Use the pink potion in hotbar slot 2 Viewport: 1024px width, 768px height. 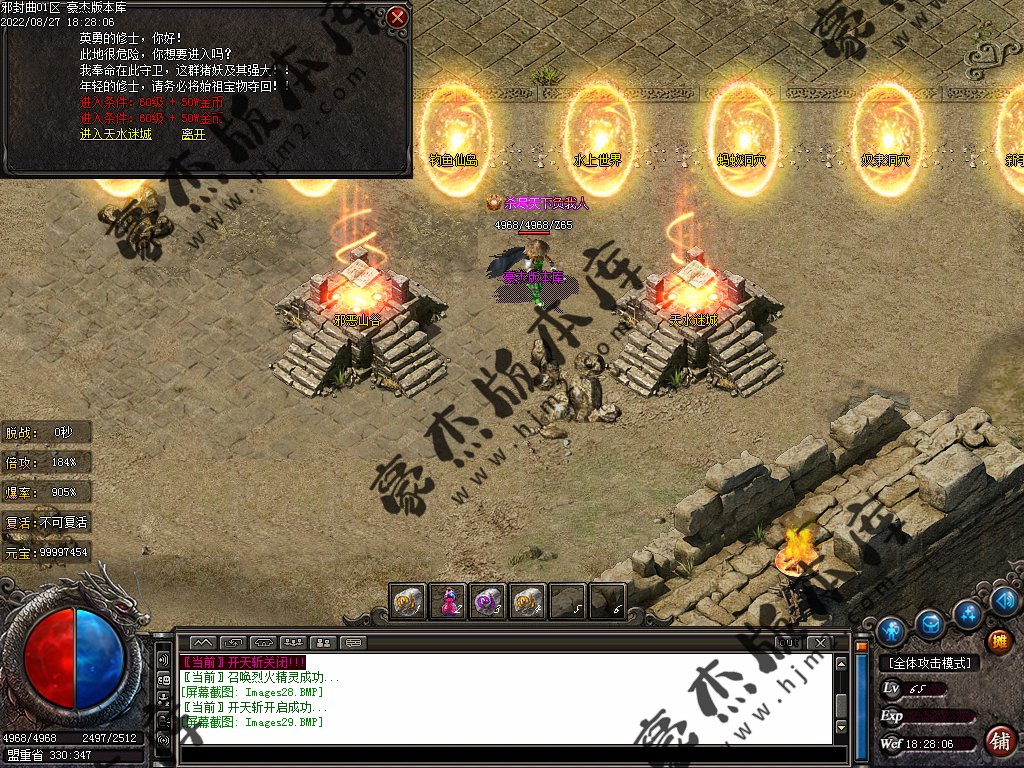click(x=448, y=601)
